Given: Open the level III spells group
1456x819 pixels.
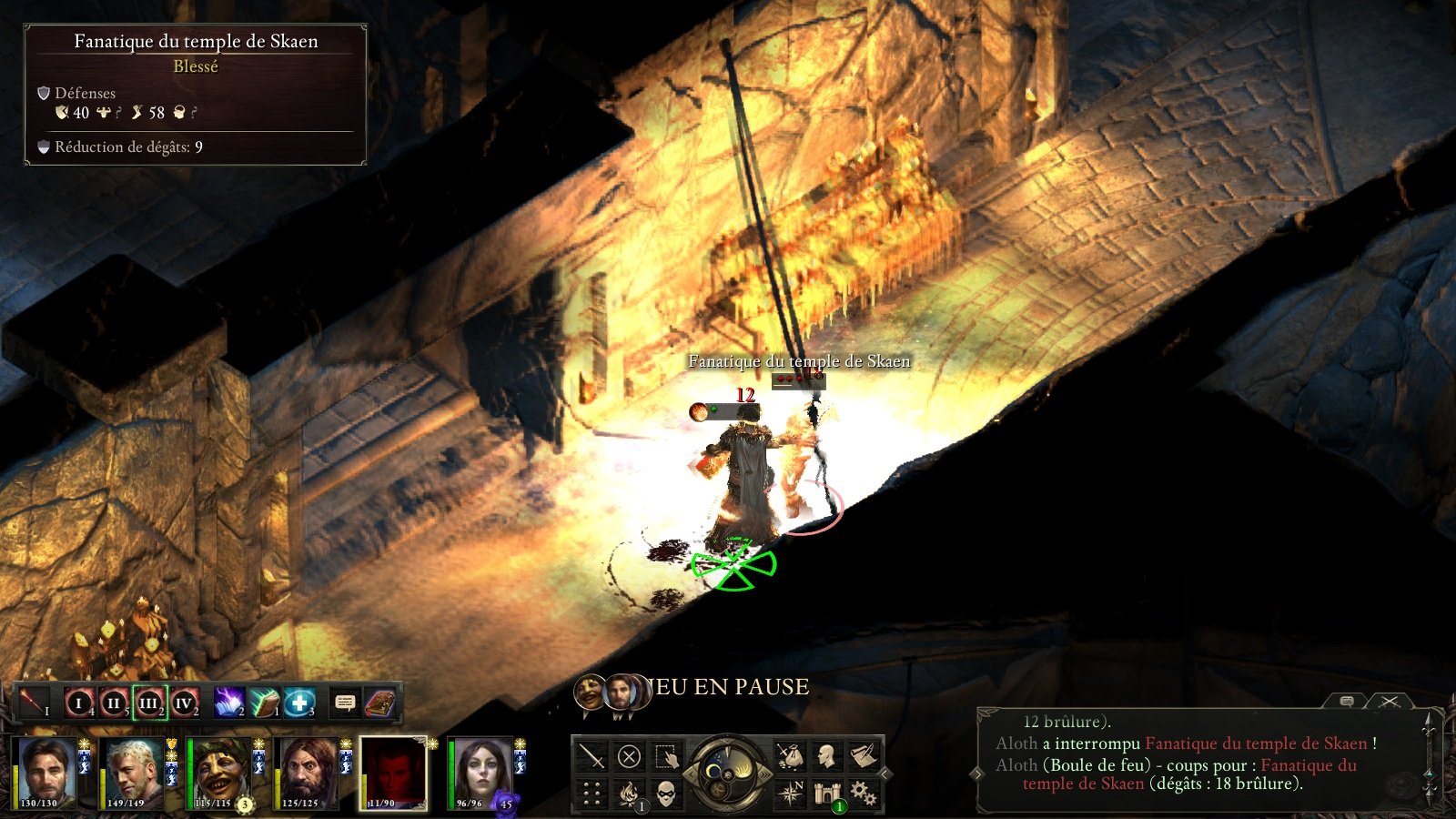Looking at the screenshot, I should click(x=149, y=703).
